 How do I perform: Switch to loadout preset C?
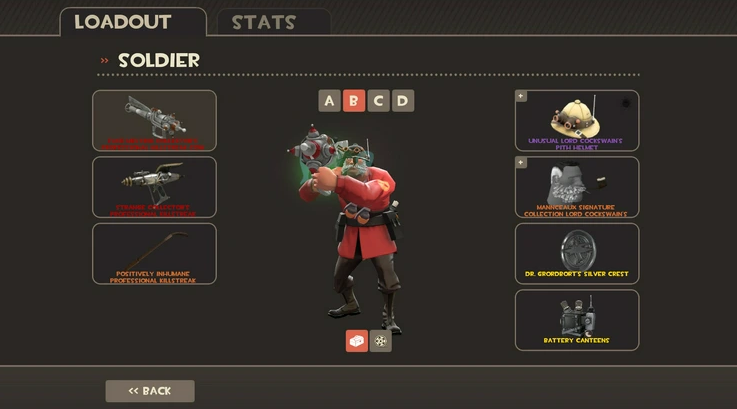click(x=378, y=101)
